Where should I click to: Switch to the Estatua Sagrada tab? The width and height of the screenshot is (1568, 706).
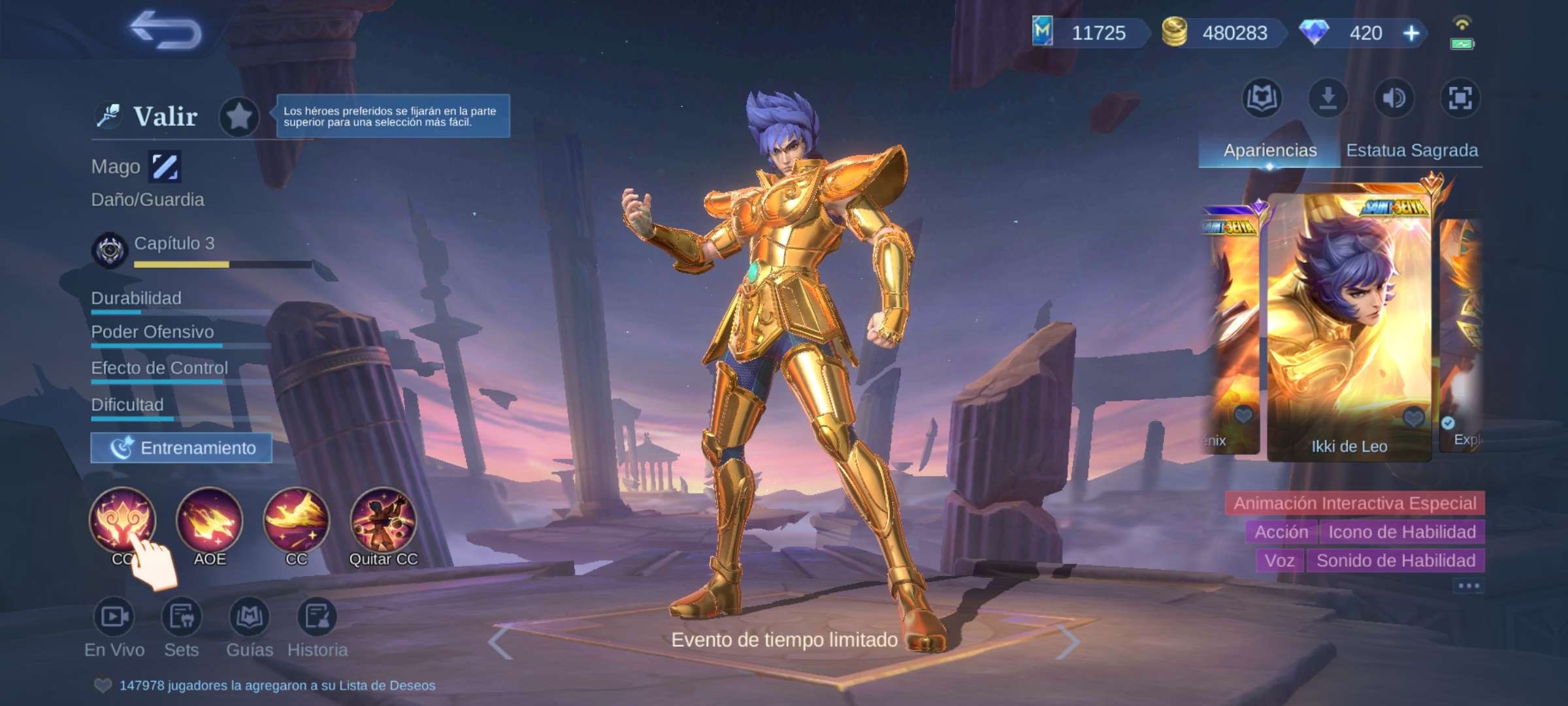click(x=1413, y=150)
